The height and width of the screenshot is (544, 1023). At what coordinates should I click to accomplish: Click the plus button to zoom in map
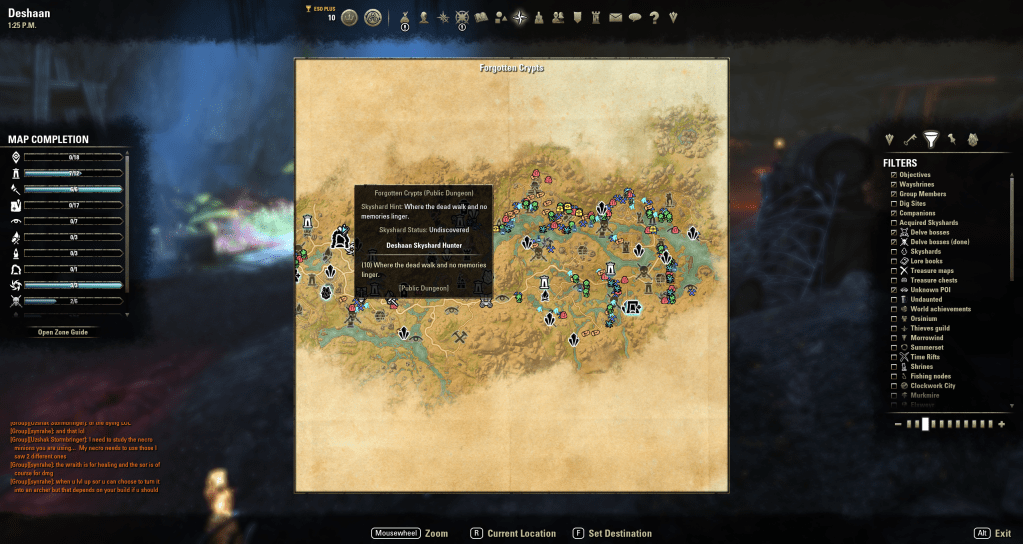point(1001,424)
